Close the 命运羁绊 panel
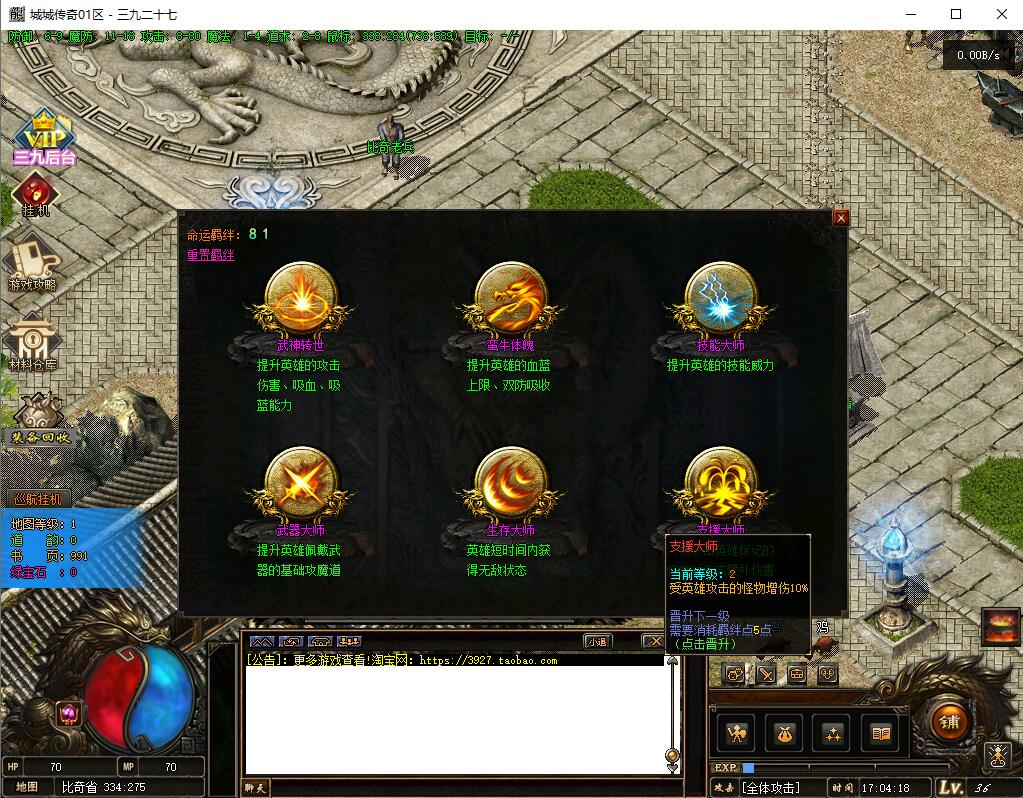 click(840, 218)
